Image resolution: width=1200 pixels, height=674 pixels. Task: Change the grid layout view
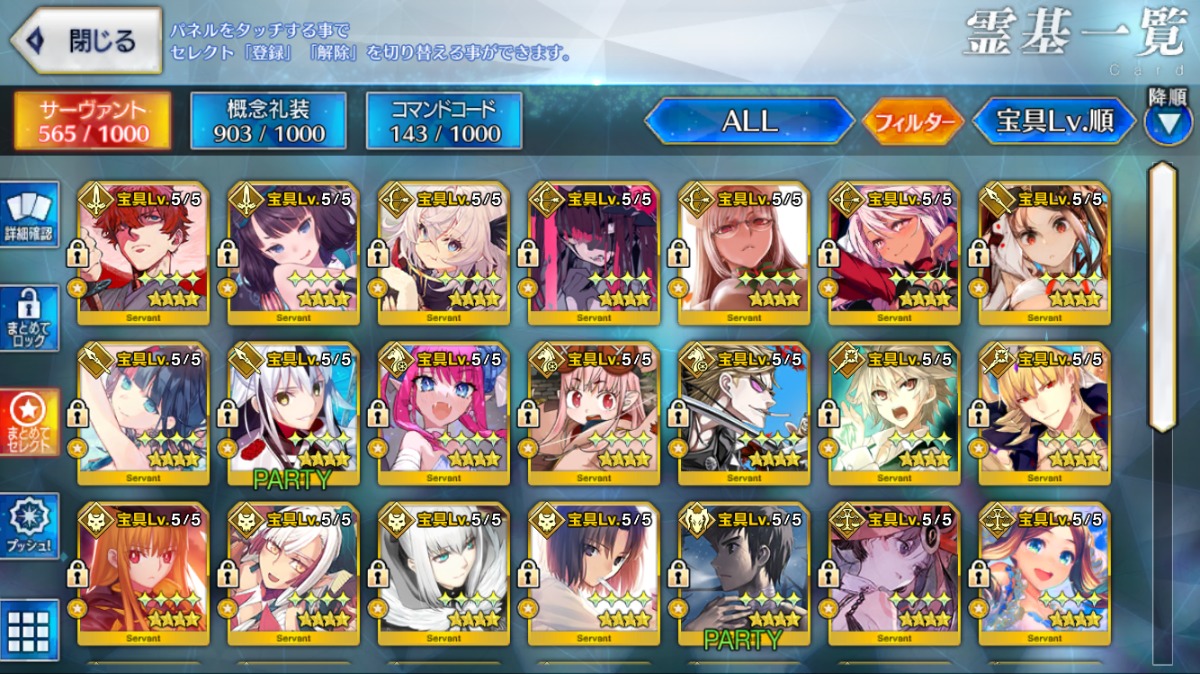coord(30,628)
